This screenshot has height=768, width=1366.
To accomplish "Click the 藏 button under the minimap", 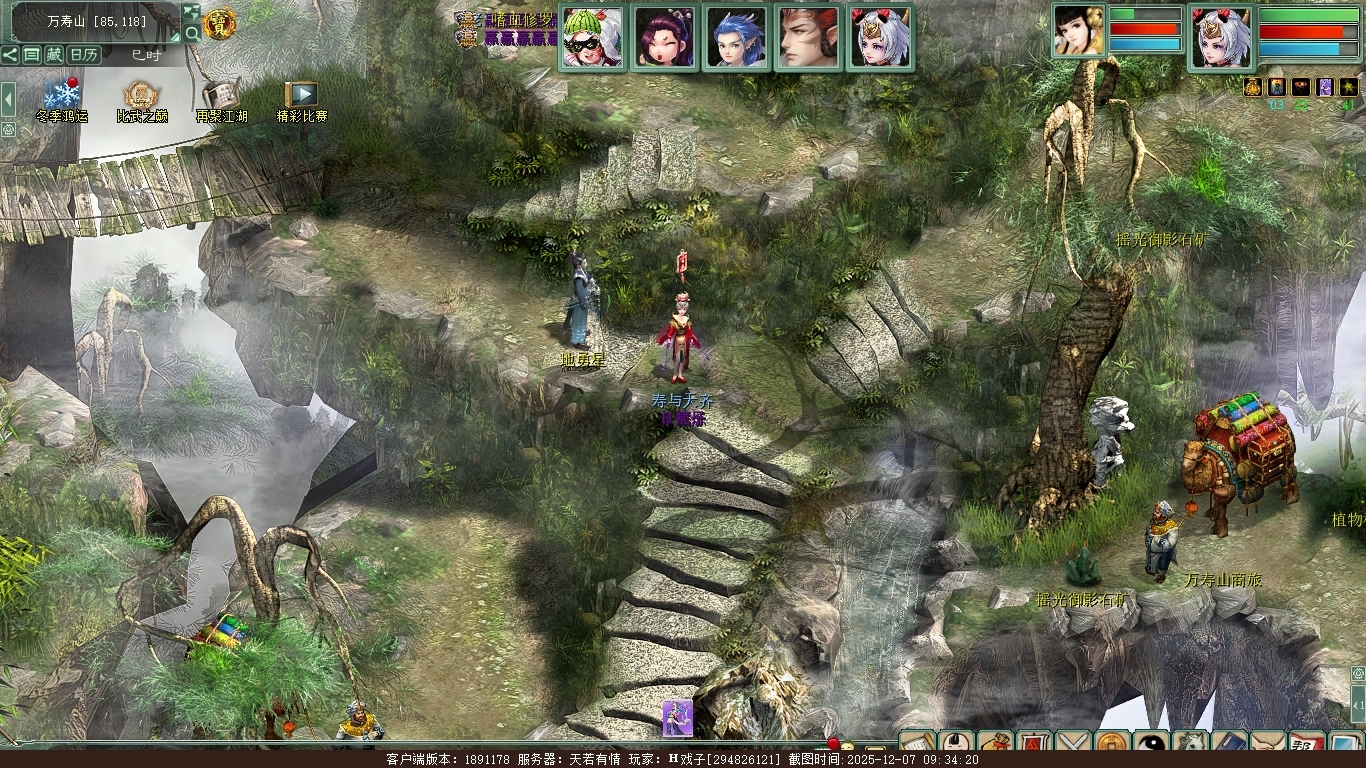I will coord(54,55).
